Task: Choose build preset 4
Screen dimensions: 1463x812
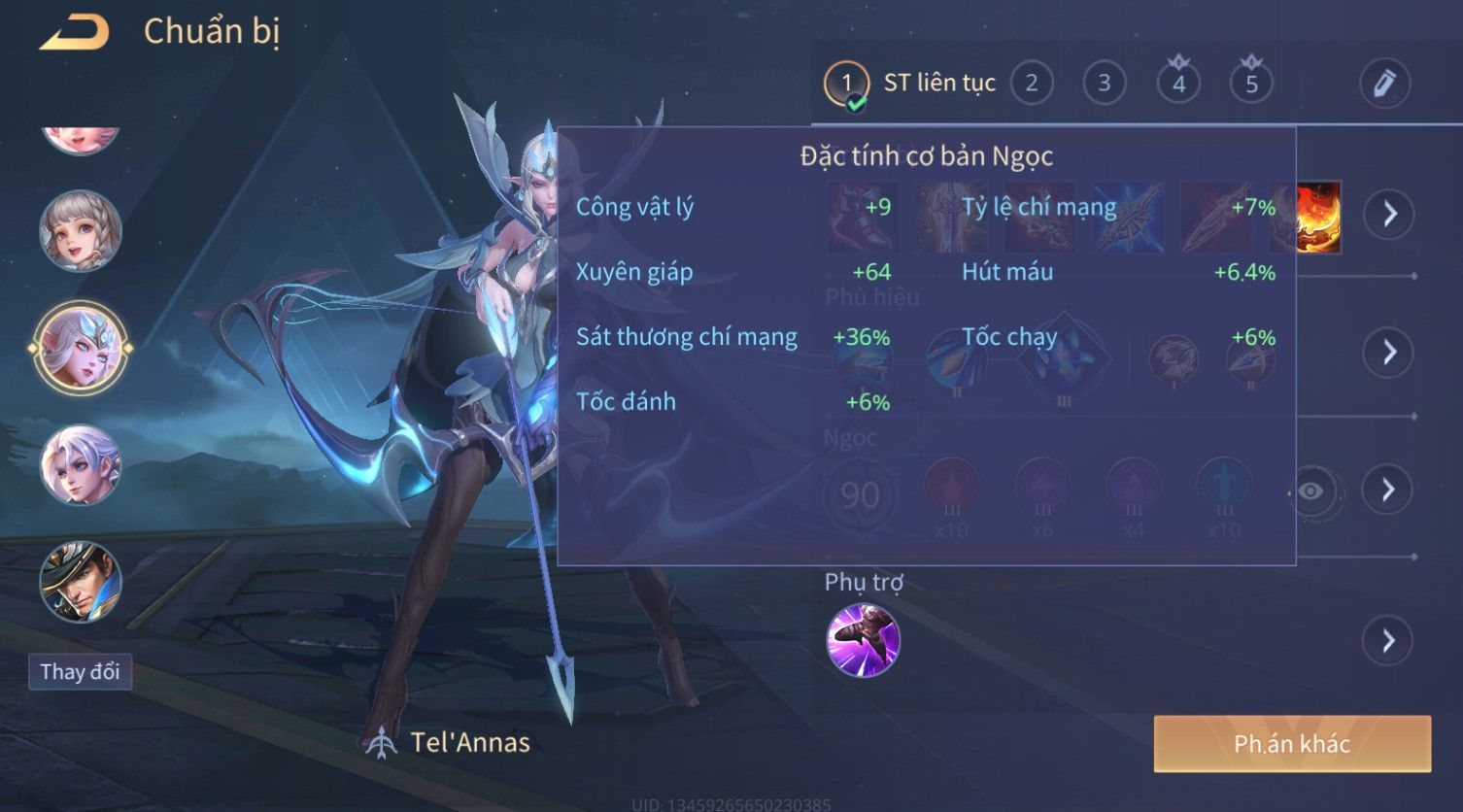Action: [1178, 84]
